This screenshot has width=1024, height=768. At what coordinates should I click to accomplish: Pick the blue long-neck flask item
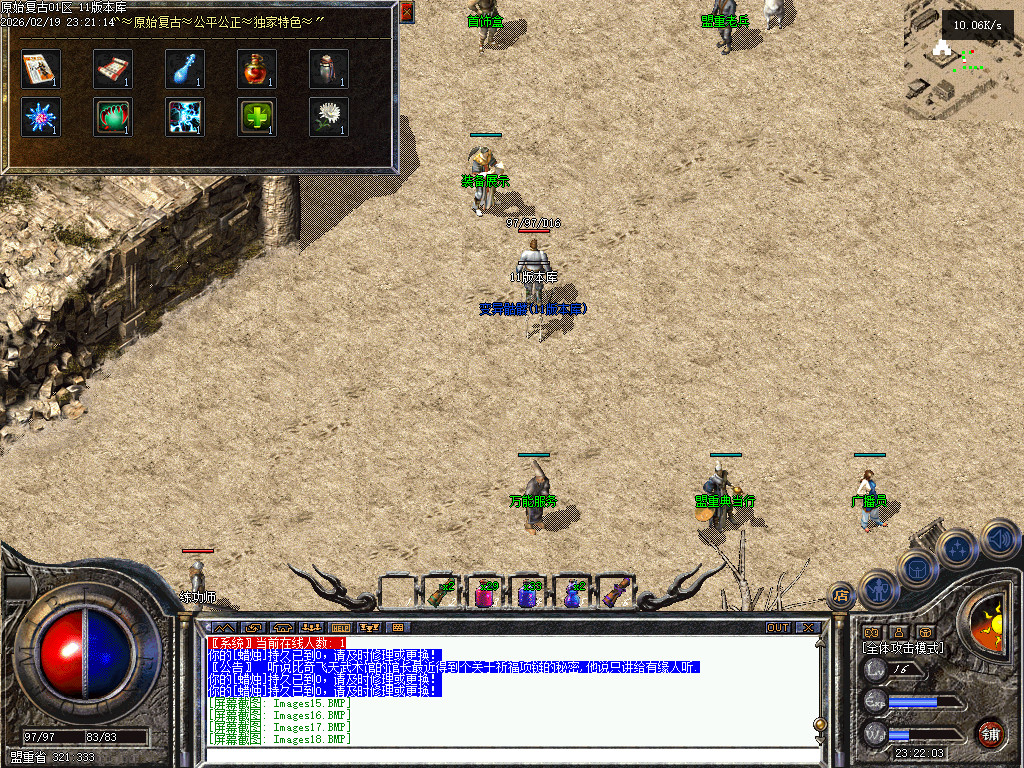(x=185, y=68)
